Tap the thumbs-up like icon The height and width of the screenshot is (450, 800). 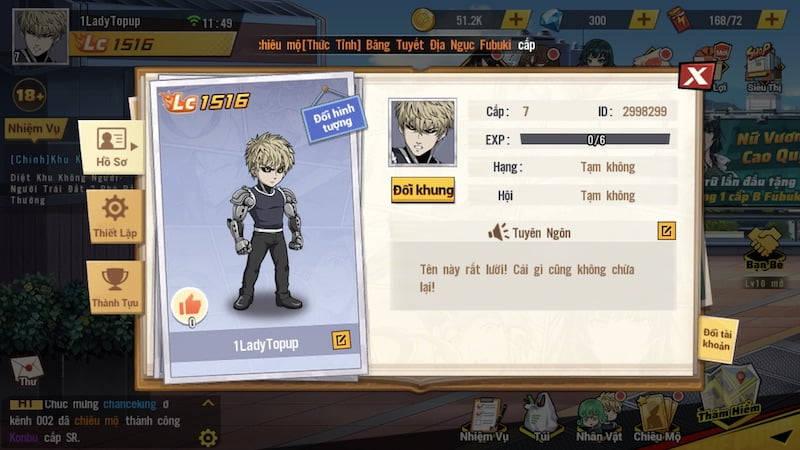(189, 304)
